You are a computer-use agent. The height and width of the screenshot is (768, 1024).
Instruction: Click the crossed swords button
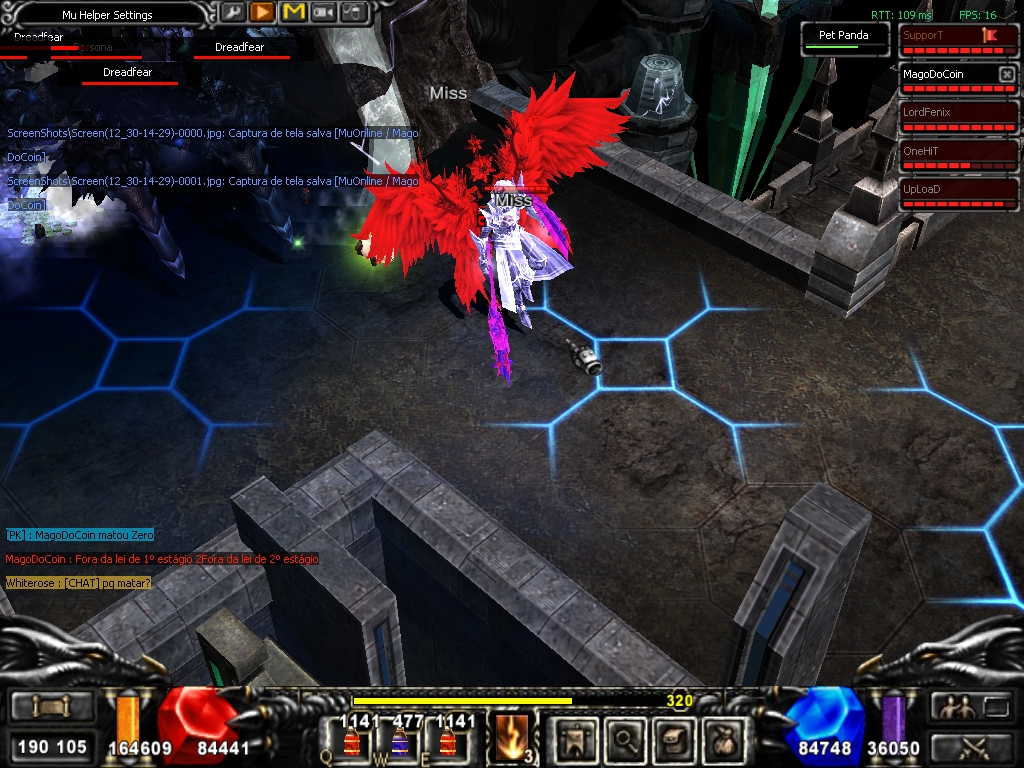click(x=972, y=746)
